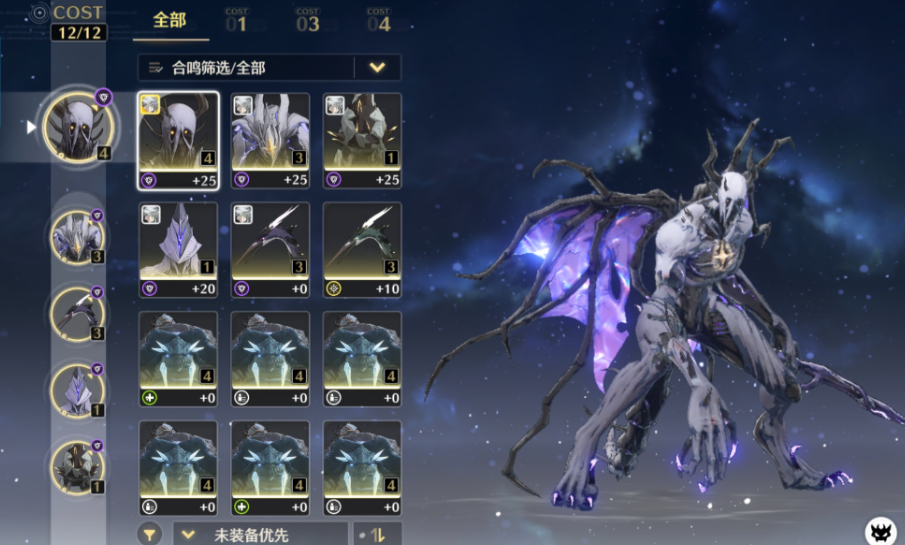Switch to the 全部 tab

click(169, 21)
